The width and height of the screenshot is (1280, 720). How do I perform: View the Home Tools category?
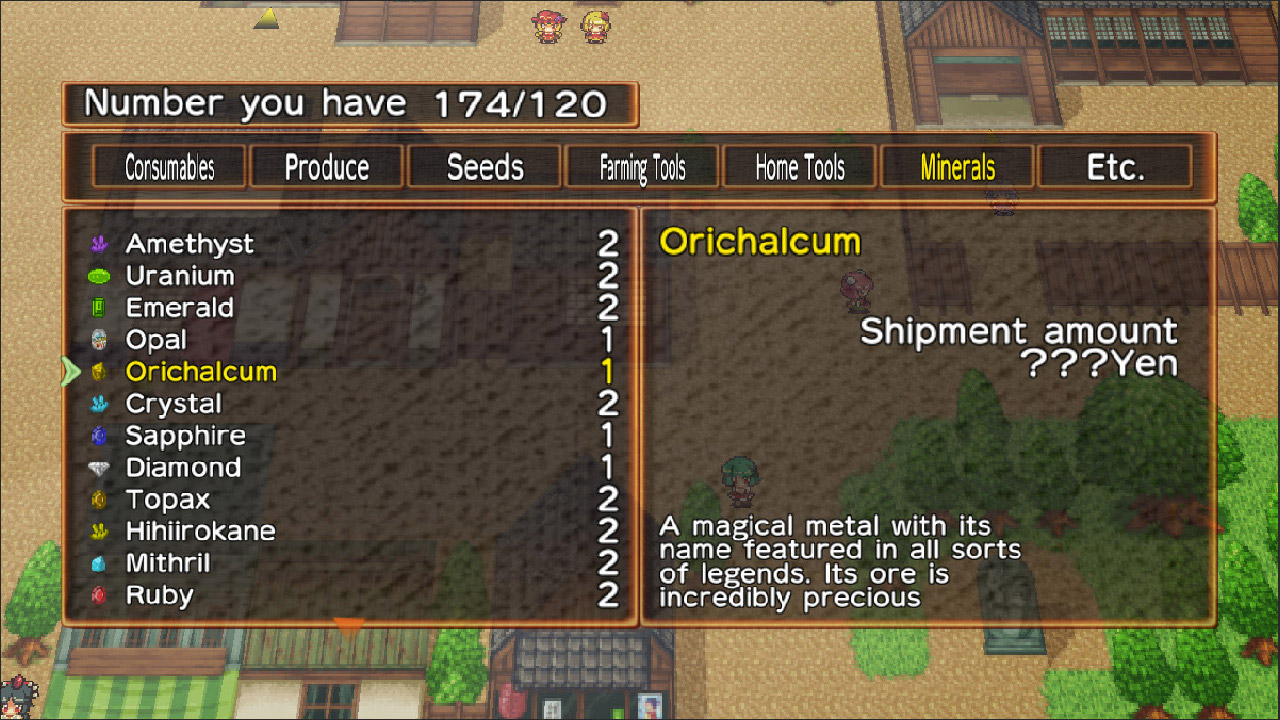click(x=799, y=166)
